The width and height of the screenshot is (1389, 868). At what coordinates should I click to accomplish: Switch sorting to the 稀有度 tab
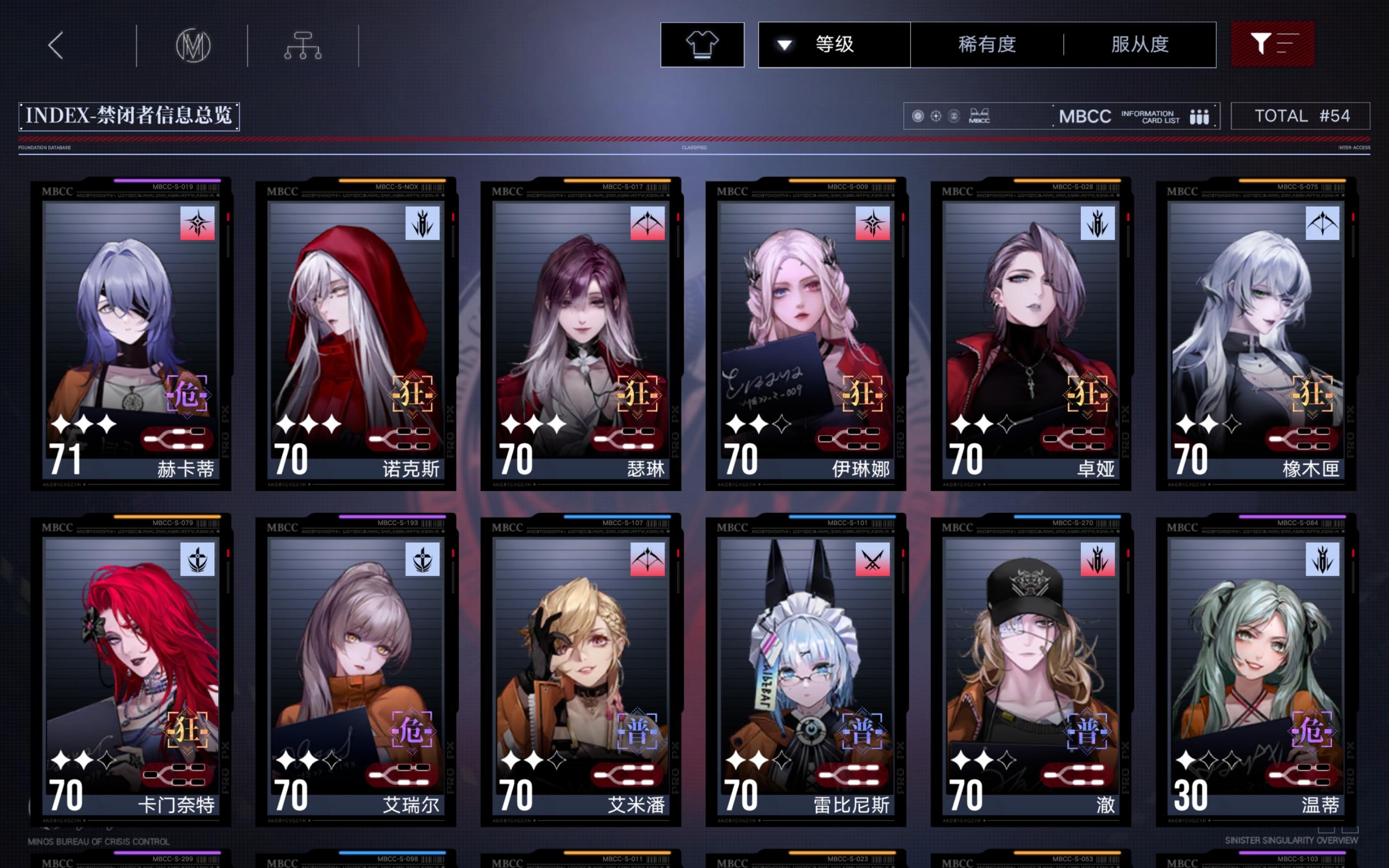tap(986, 45)
